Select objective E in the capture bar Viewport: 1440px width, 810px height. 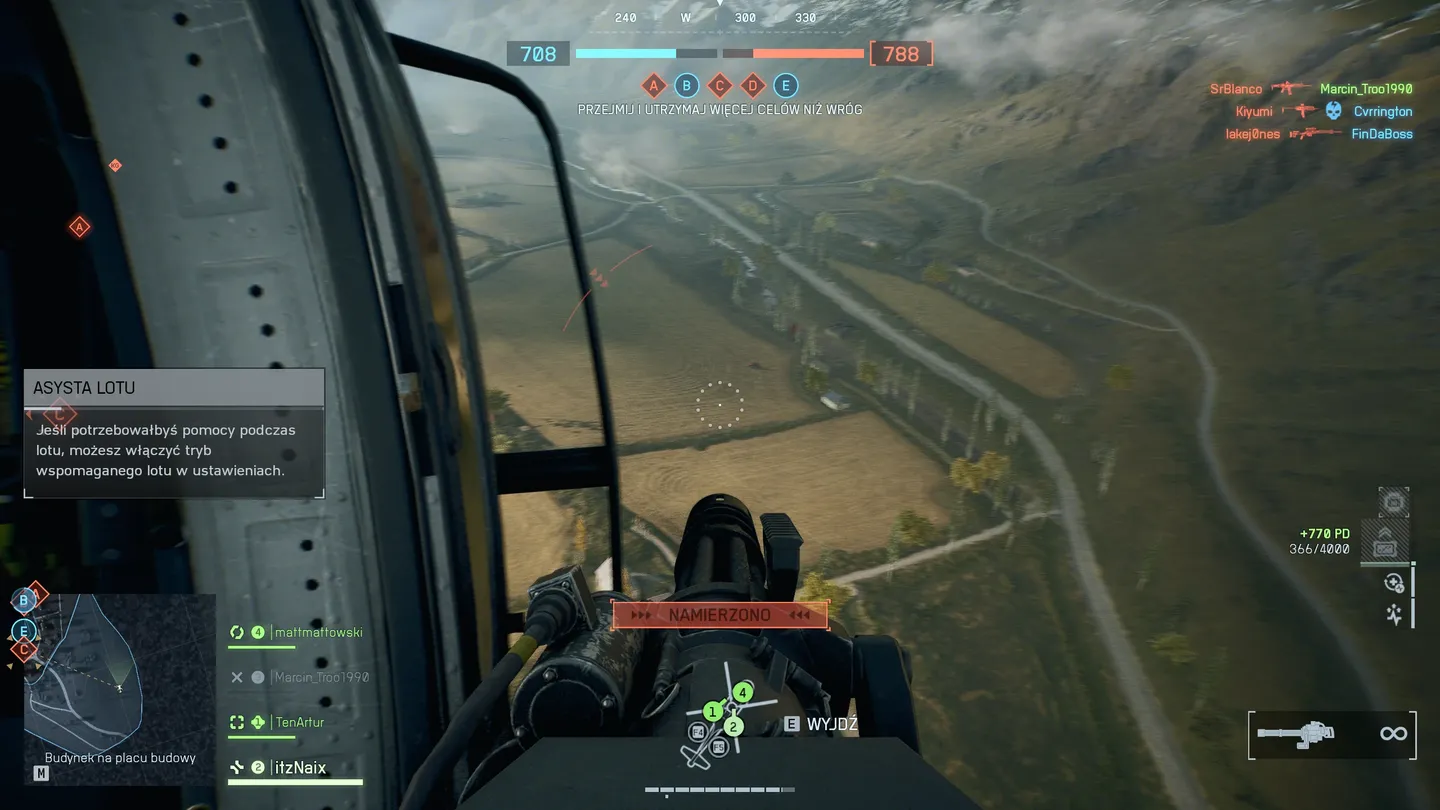tap(786, 86)
